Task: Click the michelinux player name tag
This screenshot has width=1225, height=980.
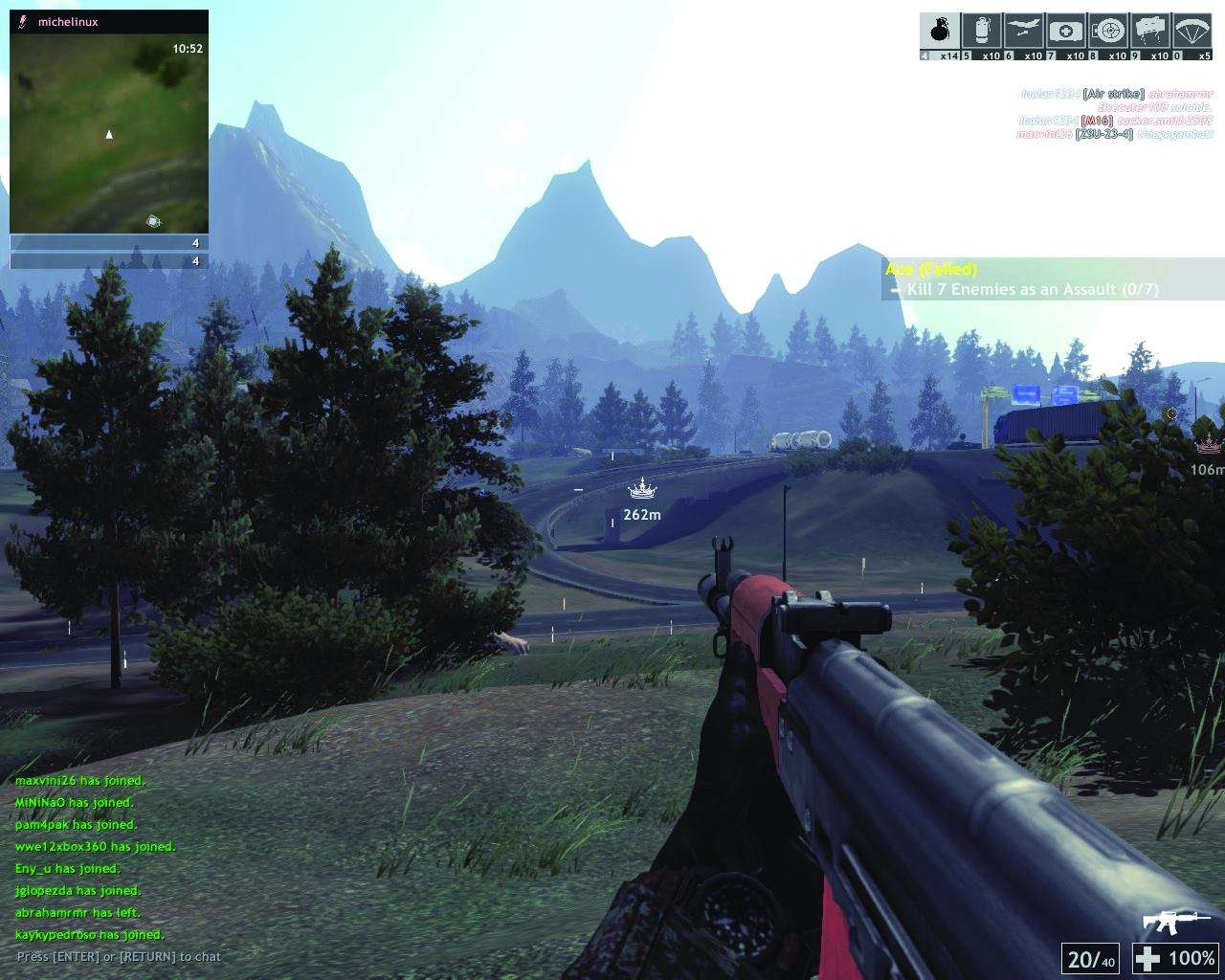Action: tap(68, 22)
